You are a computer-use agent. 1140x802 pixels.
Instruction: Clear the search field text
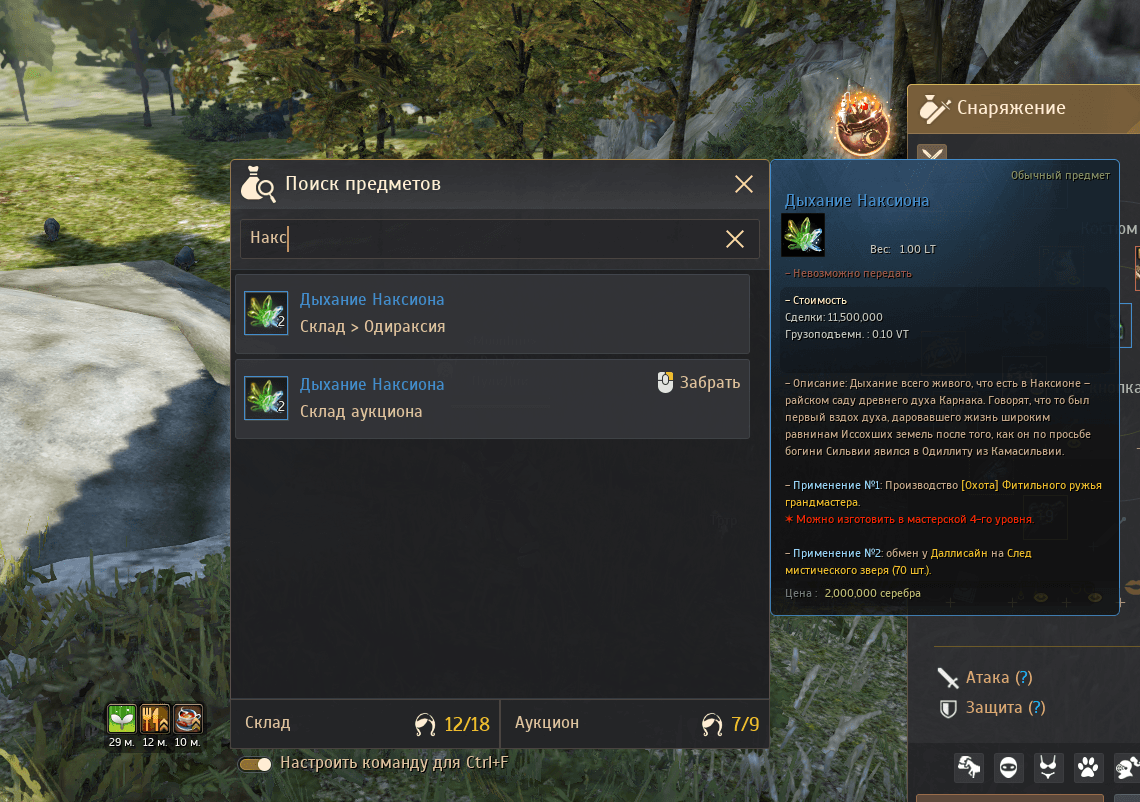click(x=735, y=239)
